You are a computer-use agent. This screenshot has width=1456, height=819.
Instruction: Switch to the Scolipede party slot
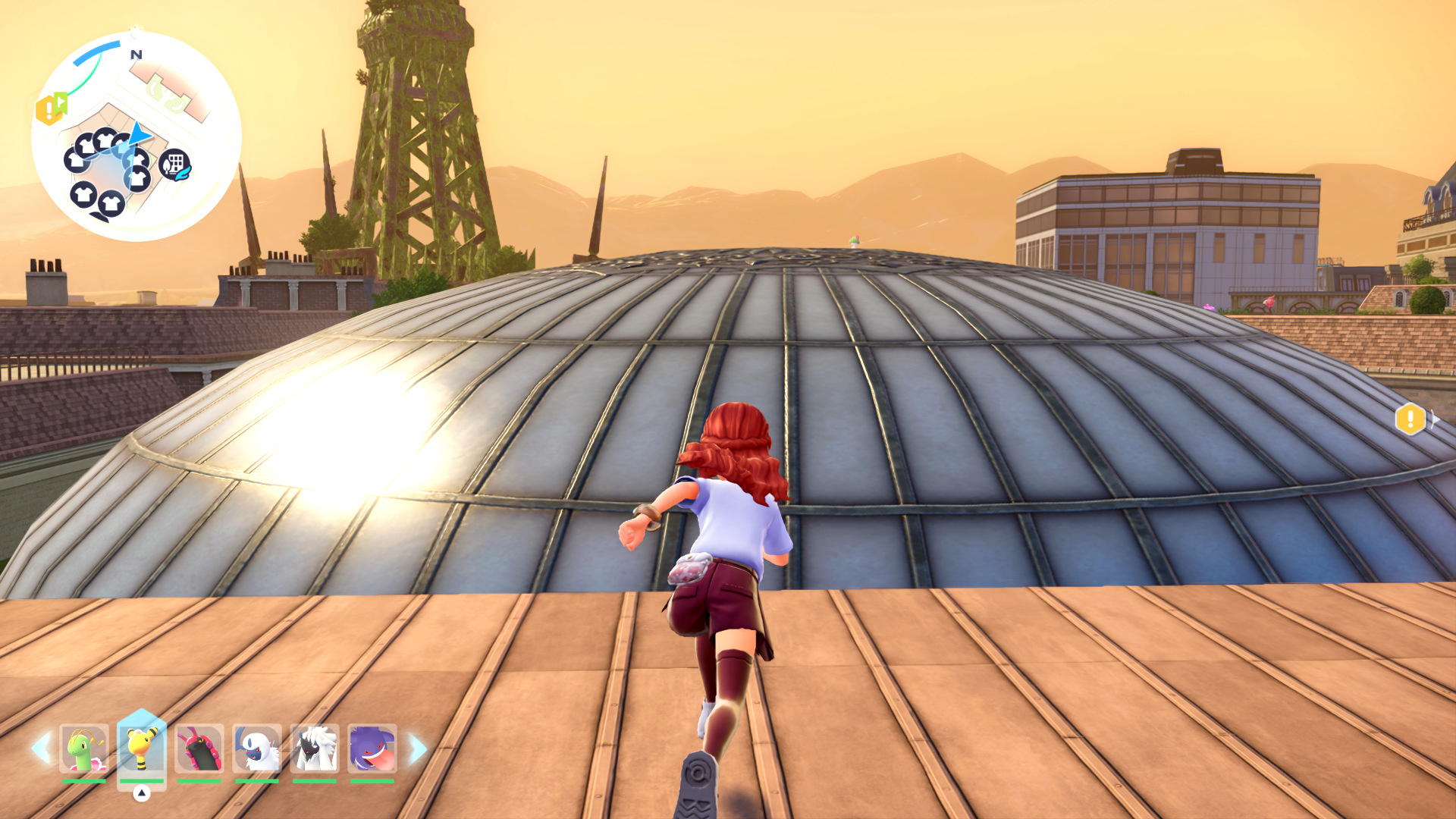pyautogui.click(x=199, y=749)
